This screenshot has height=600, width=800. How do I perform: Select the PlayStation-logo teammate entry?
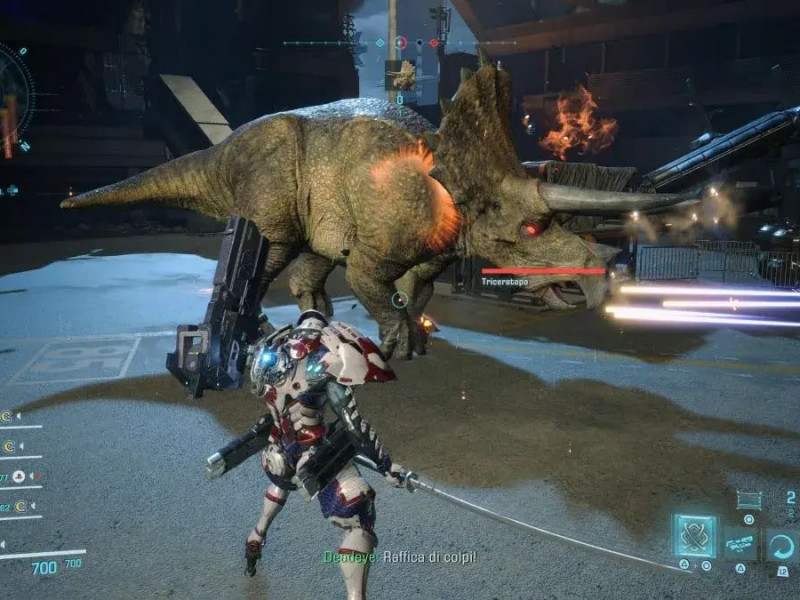coord(19,478)
